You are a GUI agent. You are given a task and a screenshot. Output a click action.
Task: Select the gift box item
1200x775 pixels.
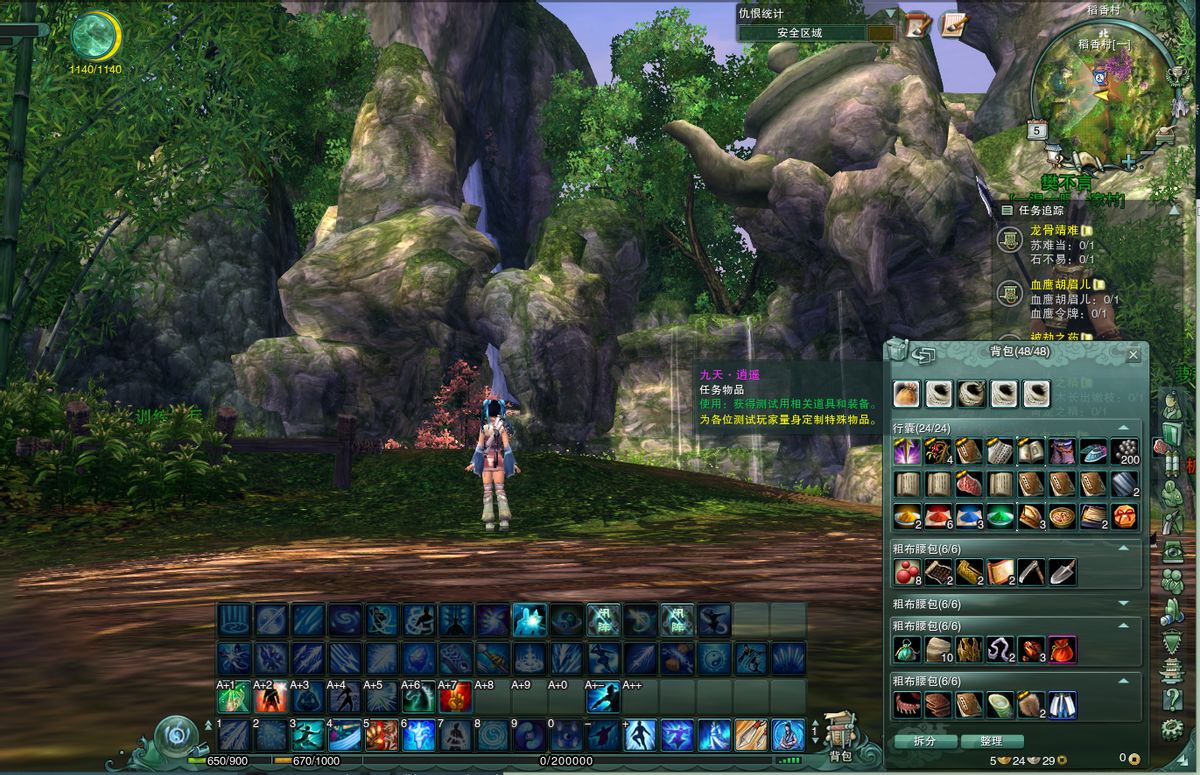click(x=1125, y=516)
